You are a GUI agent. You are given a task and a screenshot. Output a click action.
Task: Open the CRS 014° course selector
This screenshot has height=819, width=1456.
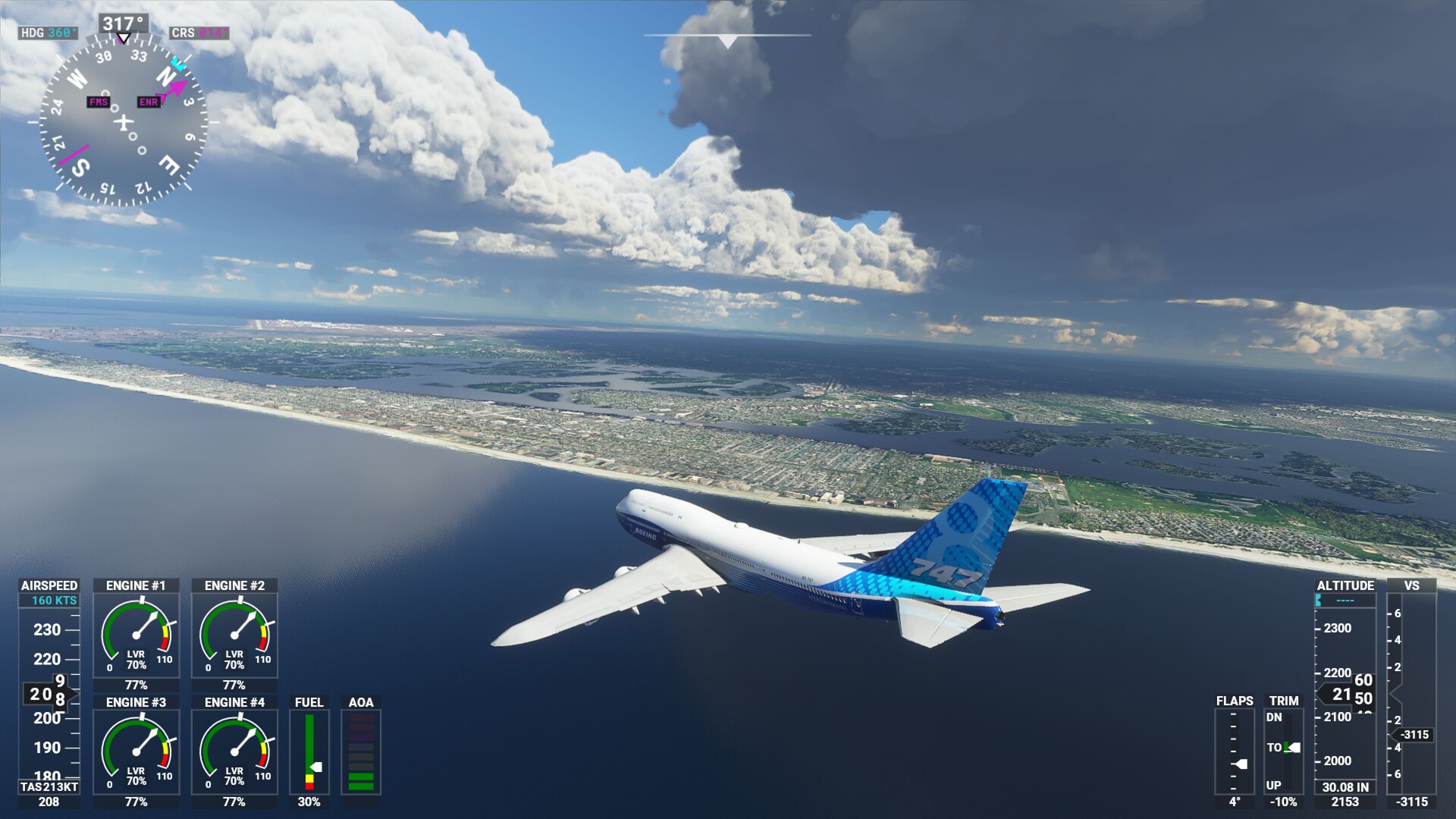199,33
